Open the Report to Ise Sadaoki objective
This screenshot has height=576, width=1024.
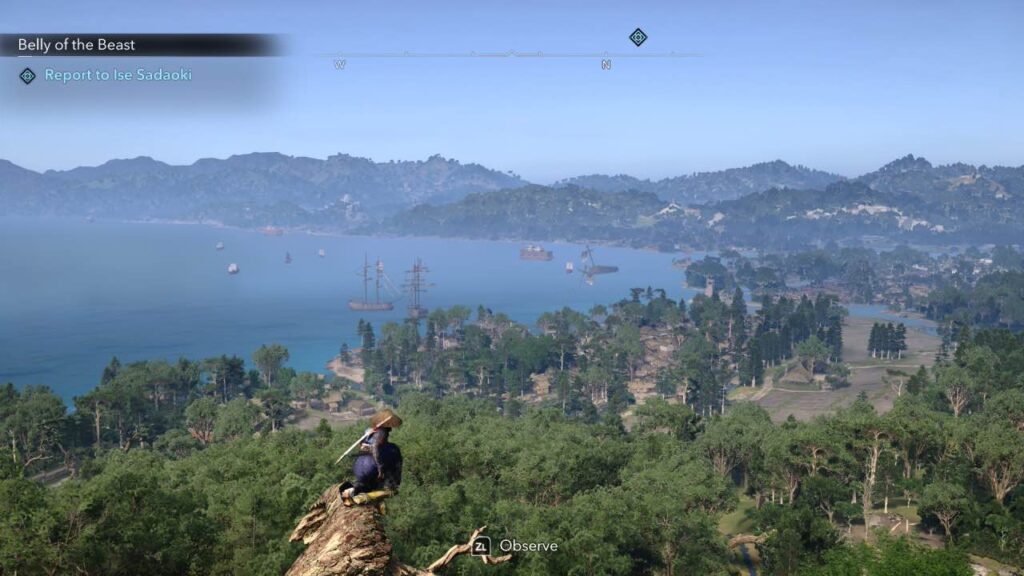(x=117, y=75)
